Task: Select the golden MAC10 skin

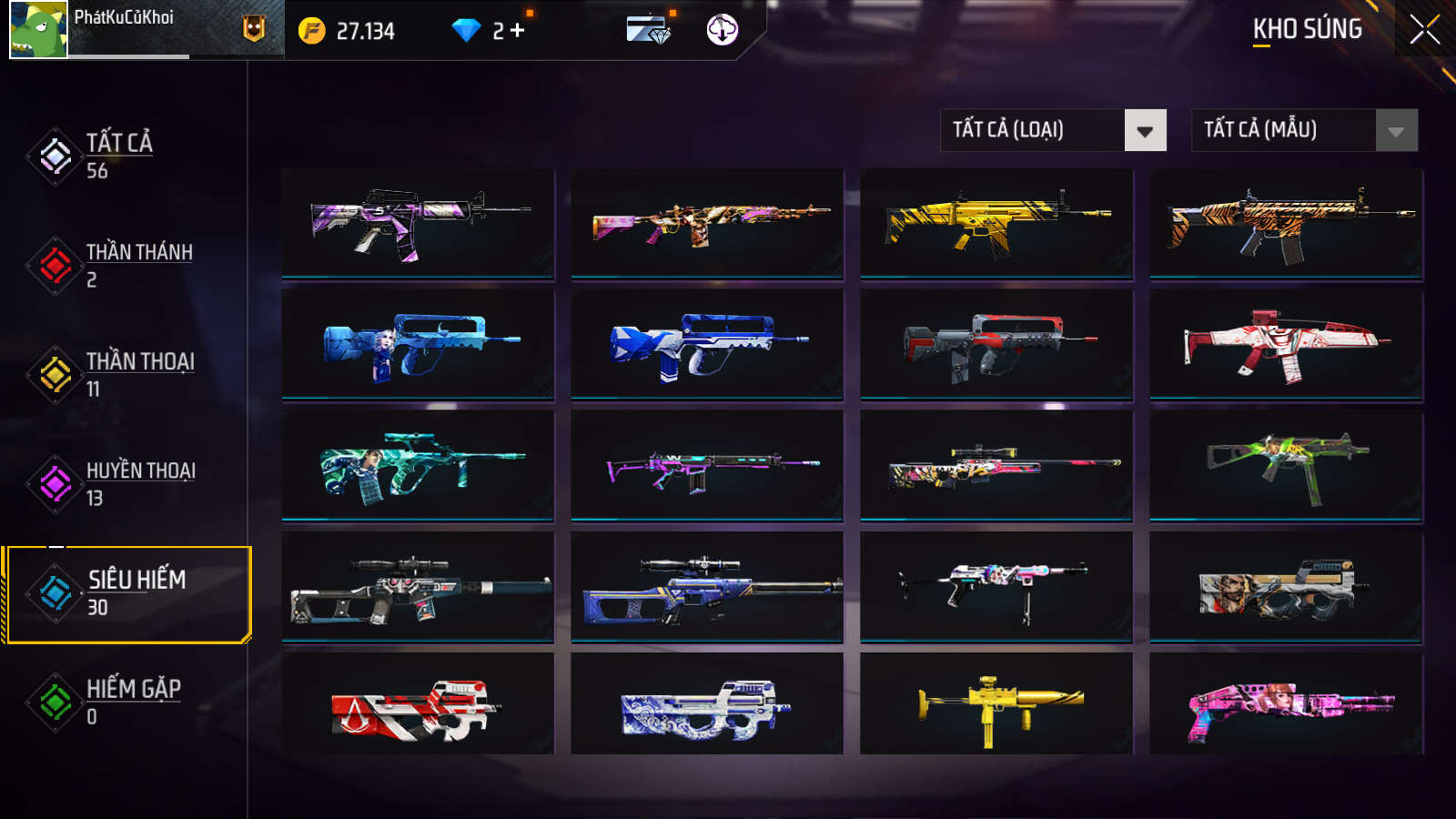Action: coord(996,703)
